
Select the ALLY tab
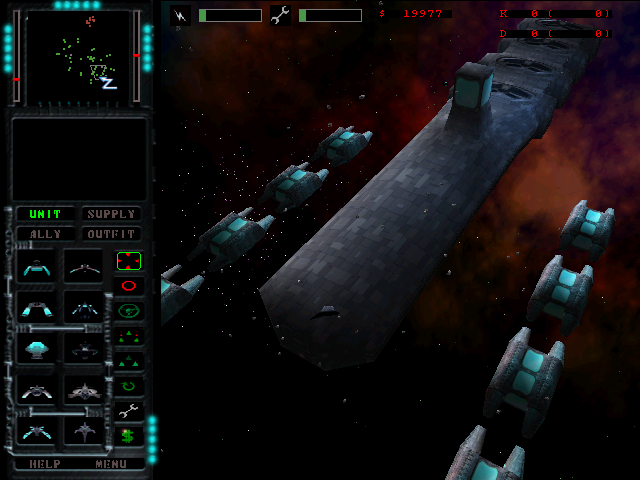click(x=45, y=234)
